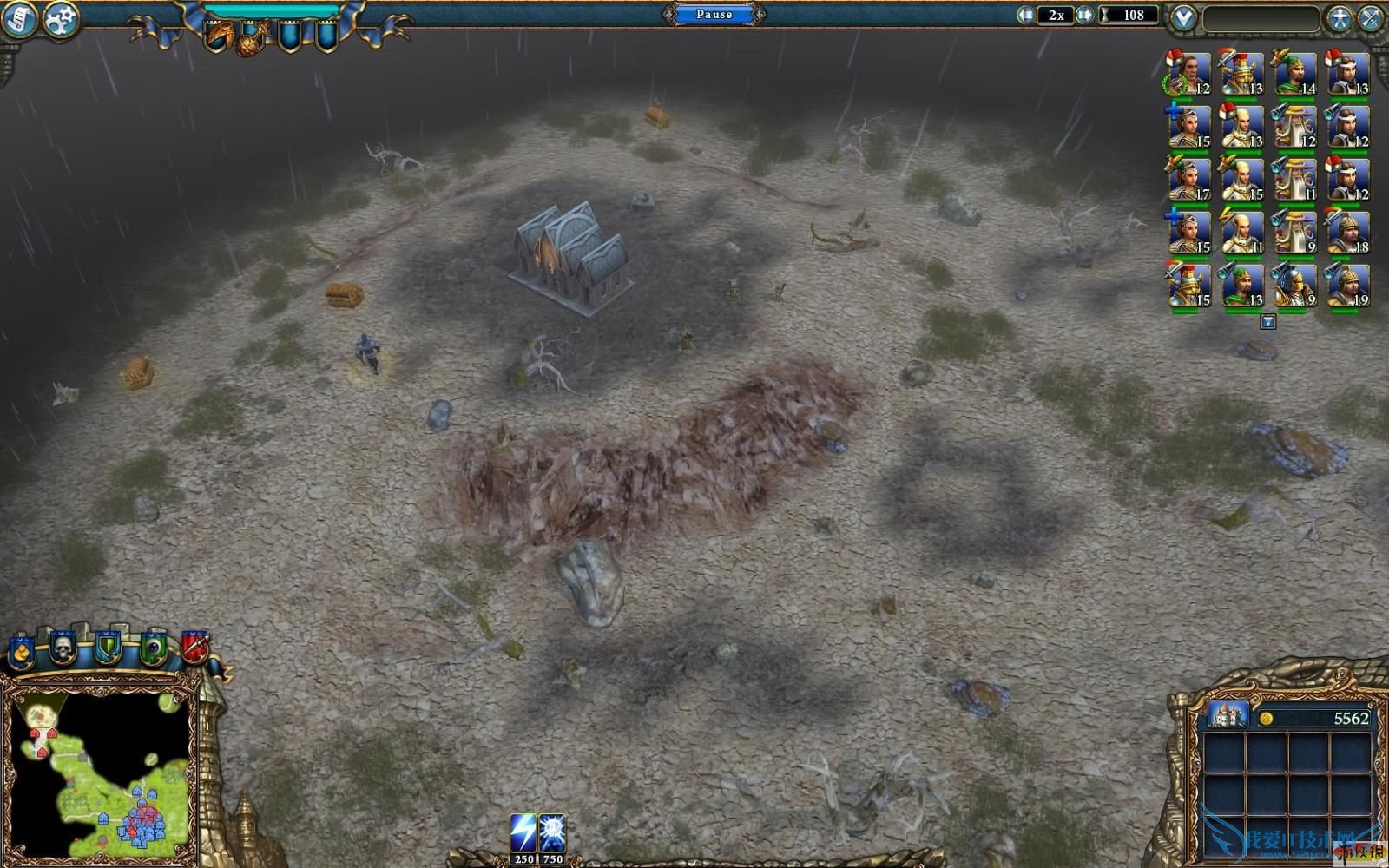1389x868 pixels.
Task: Cast the 250-gold lightning bolt spell
Action: point(523,833)
